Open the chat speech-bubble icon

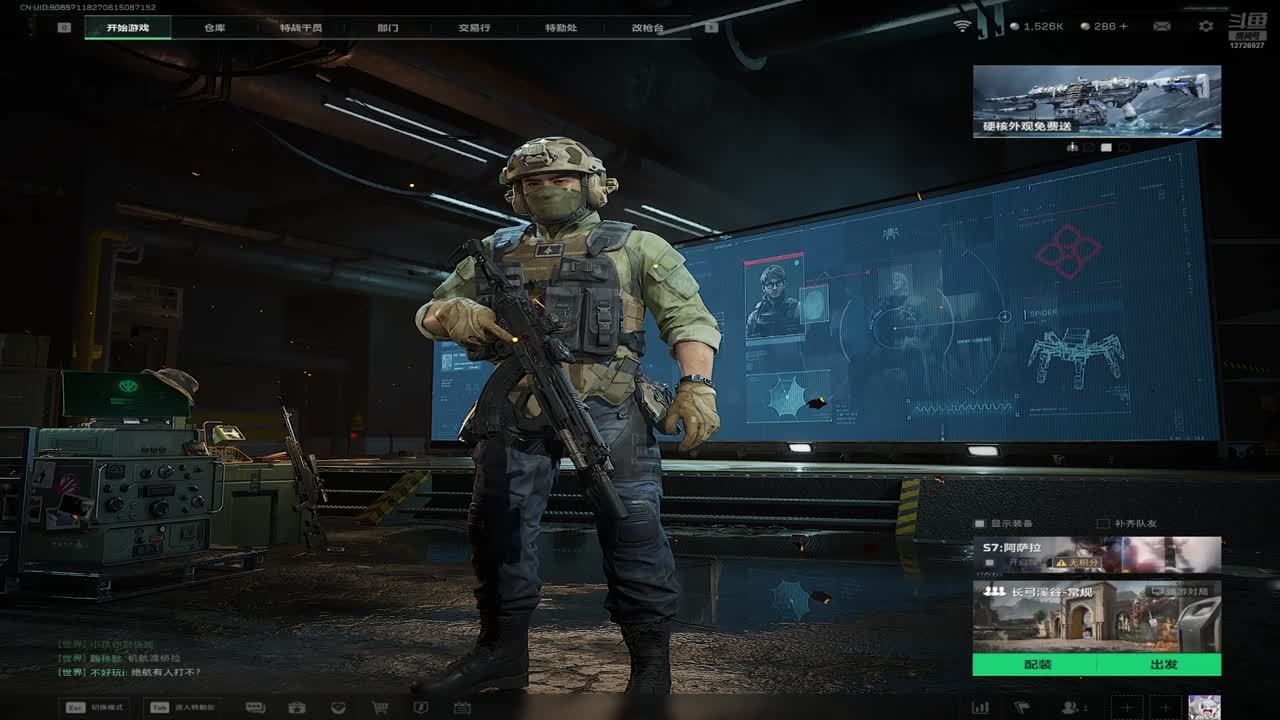click(x=255, y=707)
